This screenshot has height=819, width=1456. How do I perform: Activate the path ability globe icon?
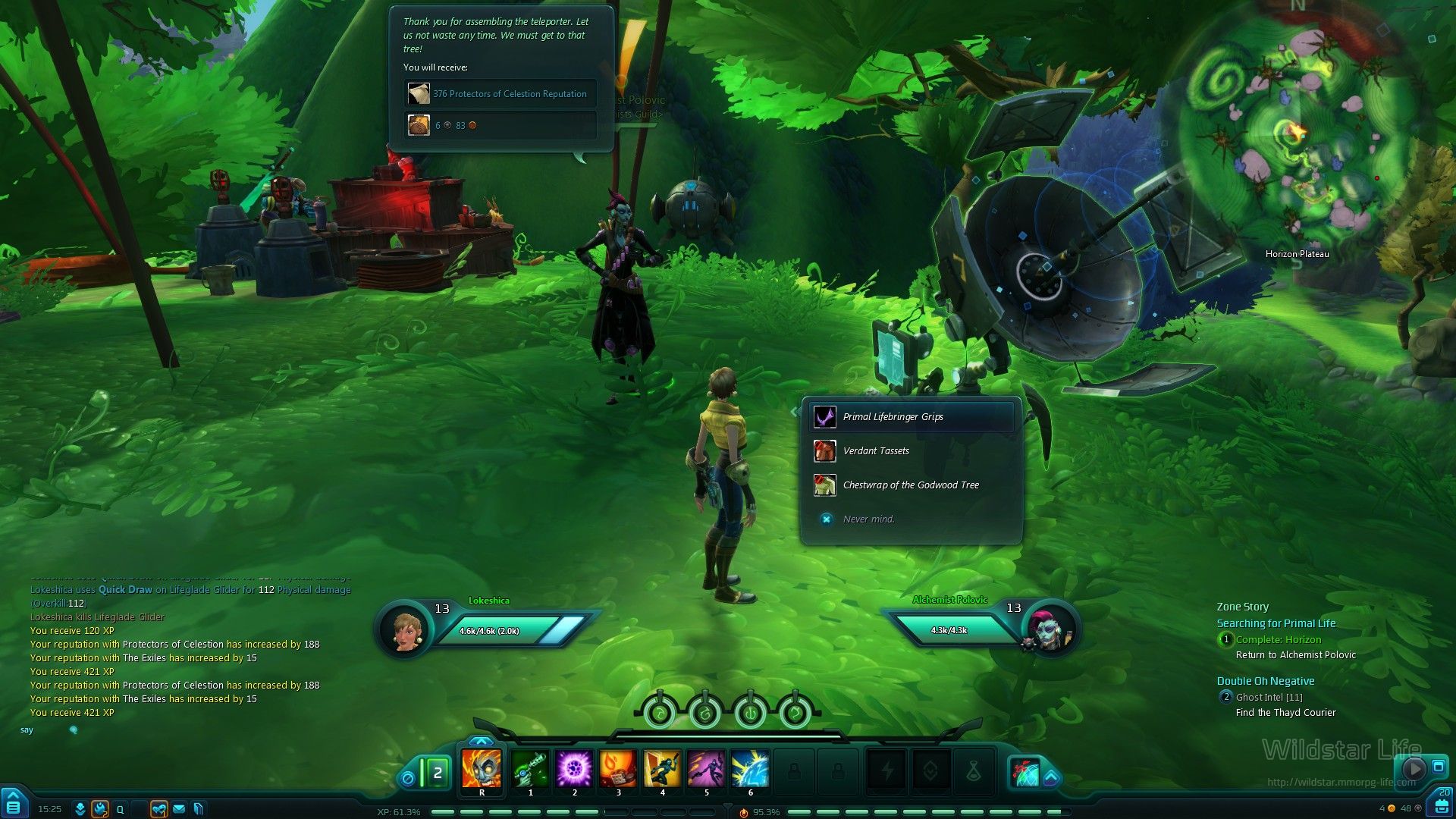click(1025, 773)
